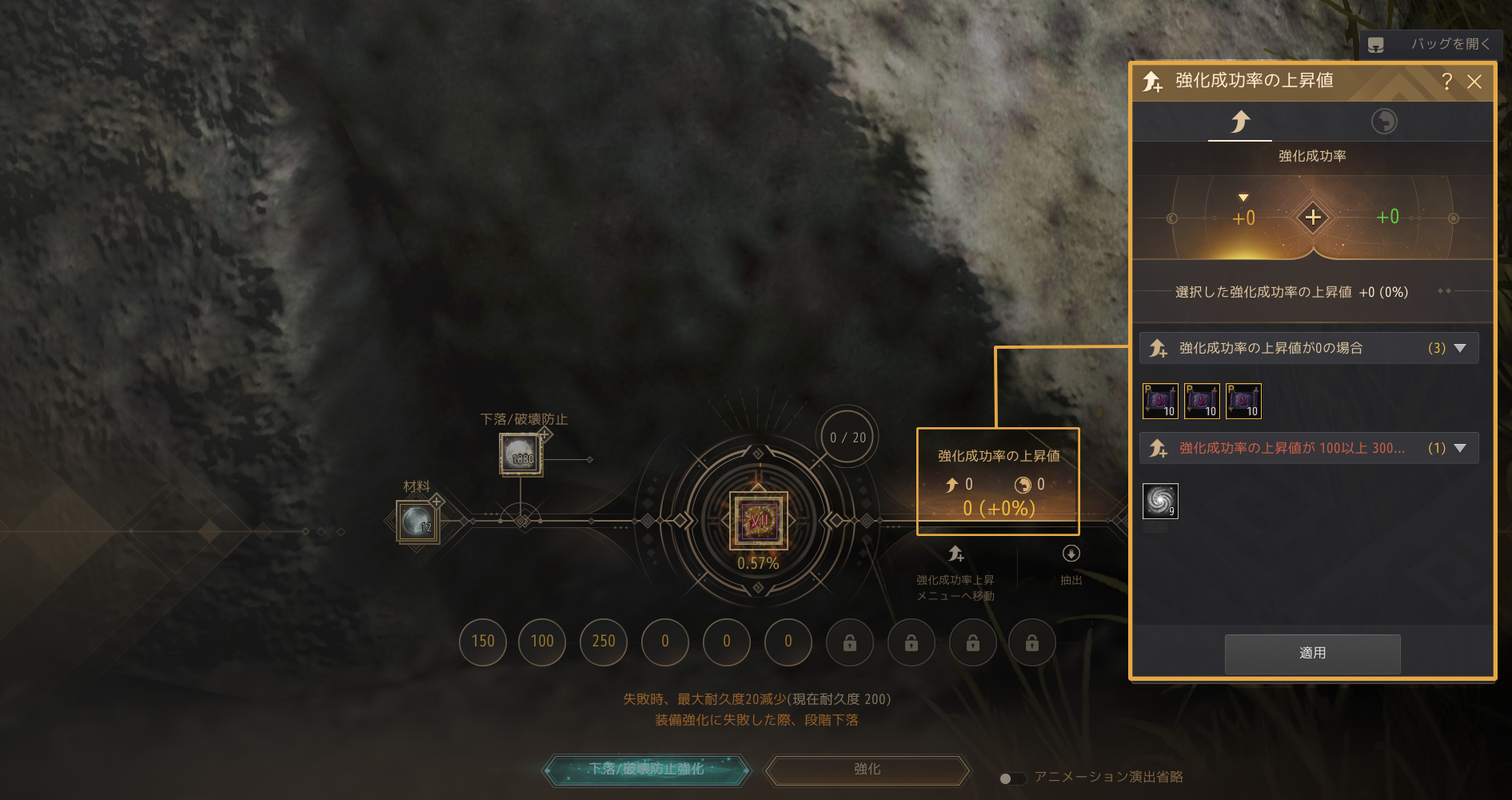Image resolution: width=1512 pixels, height=800 pixels.
Task: Start 下落/破壊防止強化 enhancement
Action: [647, 770]
